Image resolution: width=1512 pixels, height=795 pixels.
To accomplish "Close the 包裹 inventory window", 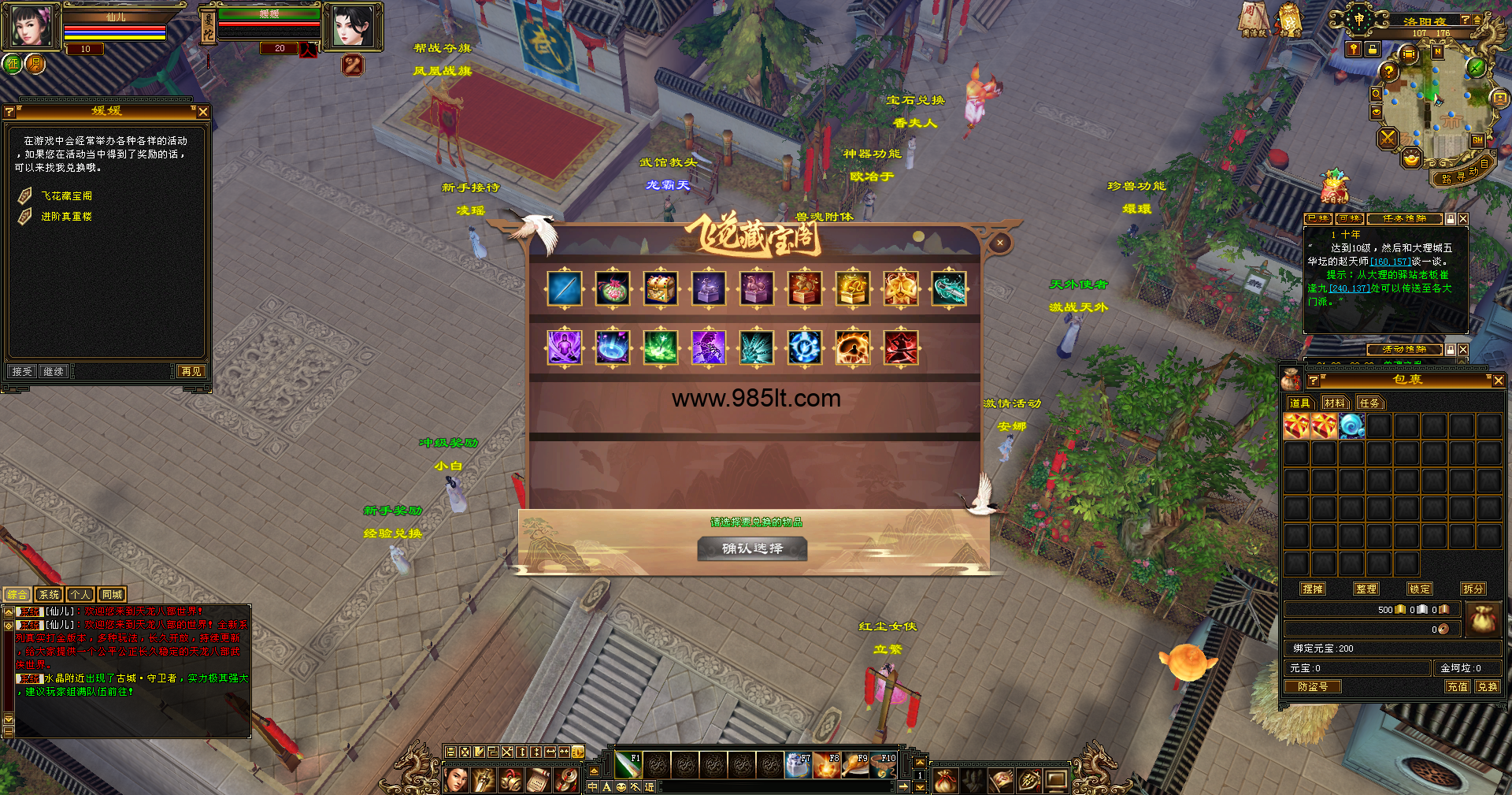I will point(1498,381).
